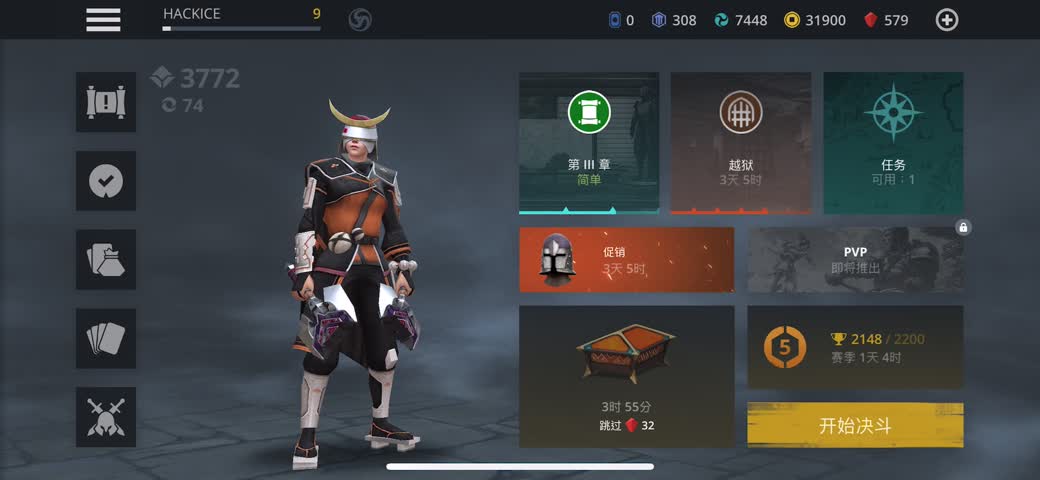The height and width of the screenshot is (480, 1040).
Task: Open the Prison Break (越狱) event tile
Action: (740, 142)
